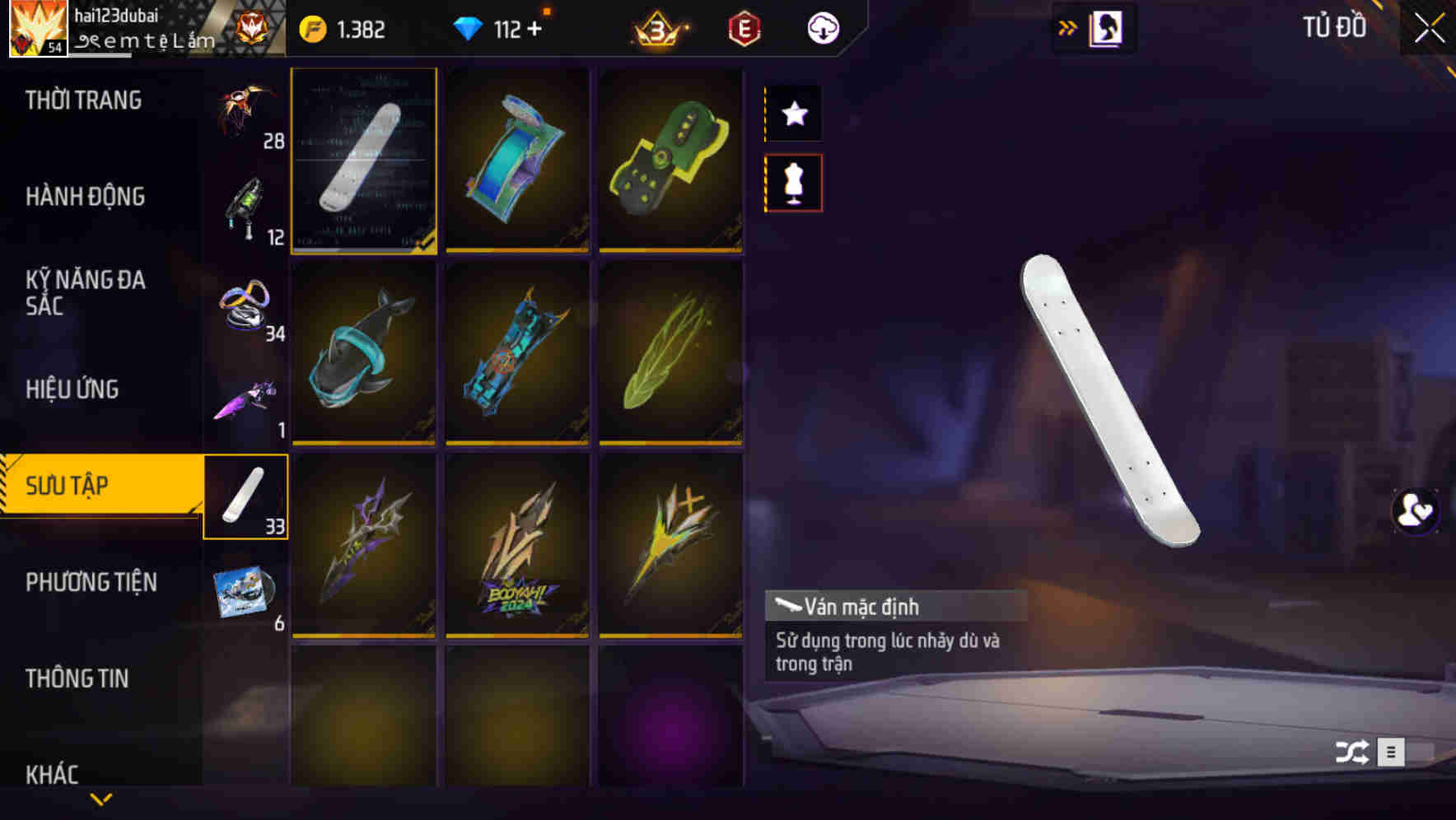
Task: Open the Favorites star filter
Action: pyautogui.click(x=793, y=114)
